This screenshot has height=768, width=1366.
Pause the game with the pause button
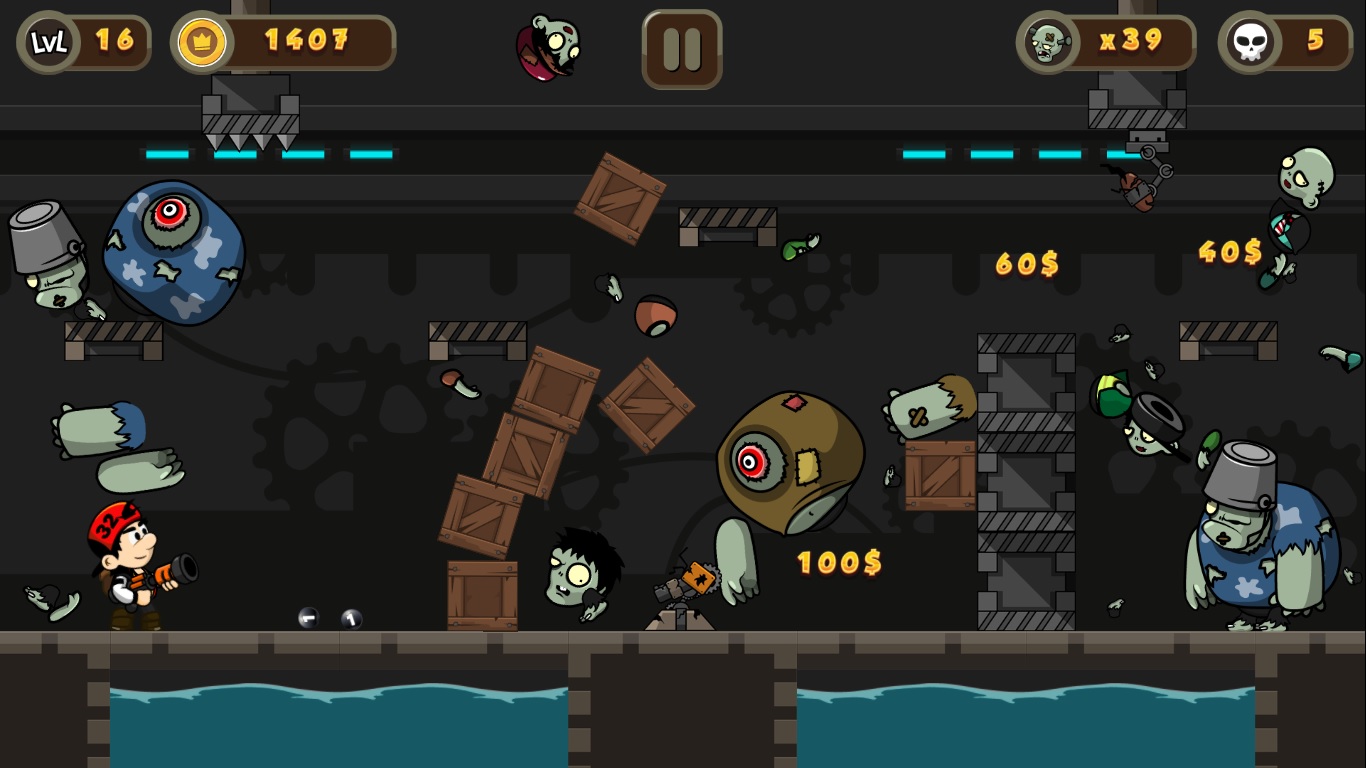click(x=681, y=48)
